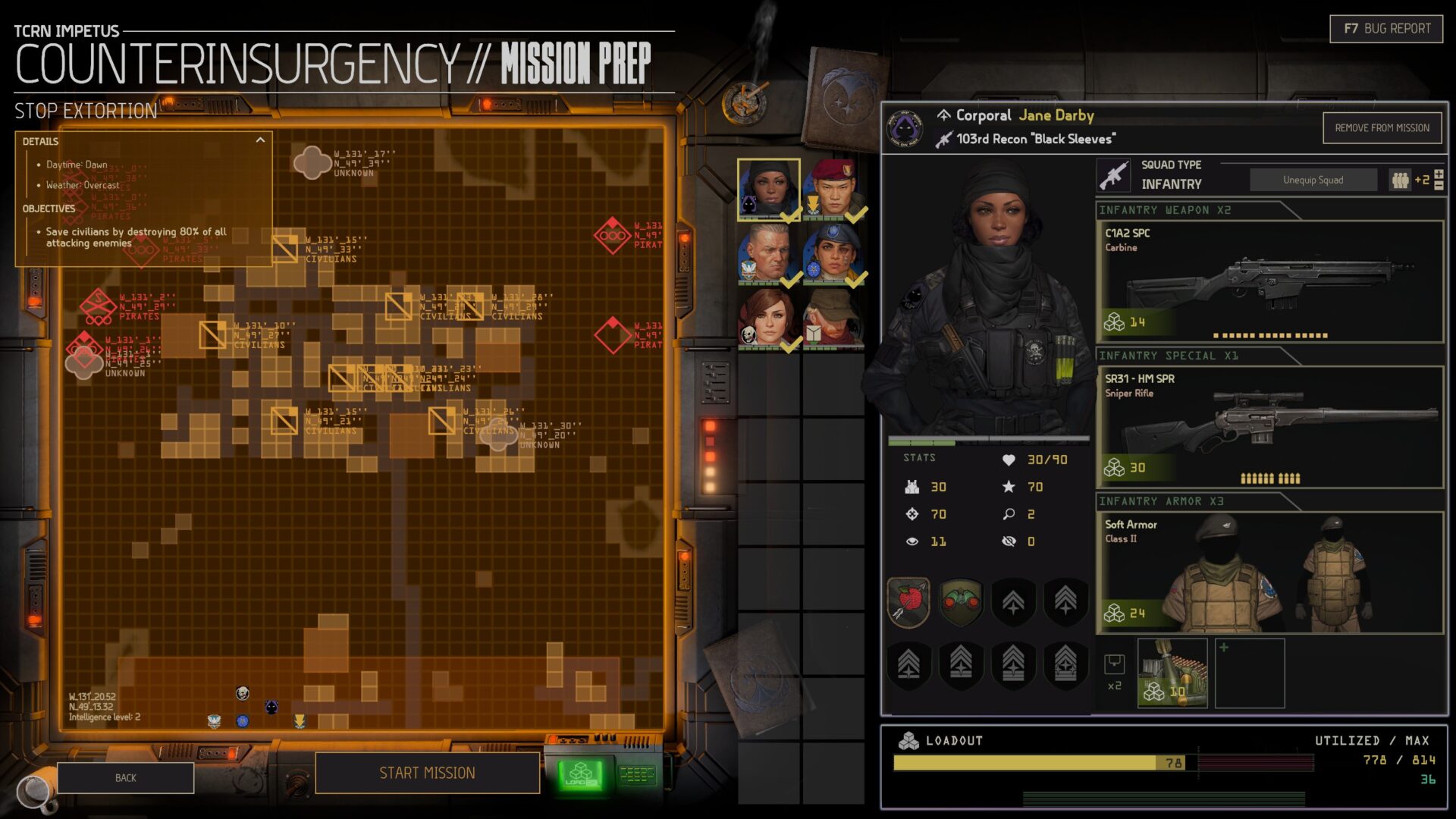Start the mission
Viewport: 1456px width, 819px height.
[x=427, y=773]
